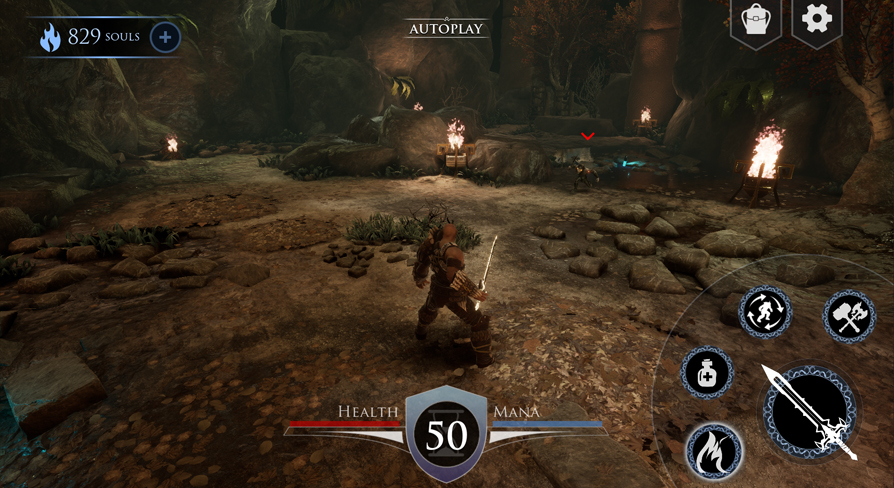Attack with the sword button
Image resolution: width=894 pixels, height=488 pixels.
810,410
